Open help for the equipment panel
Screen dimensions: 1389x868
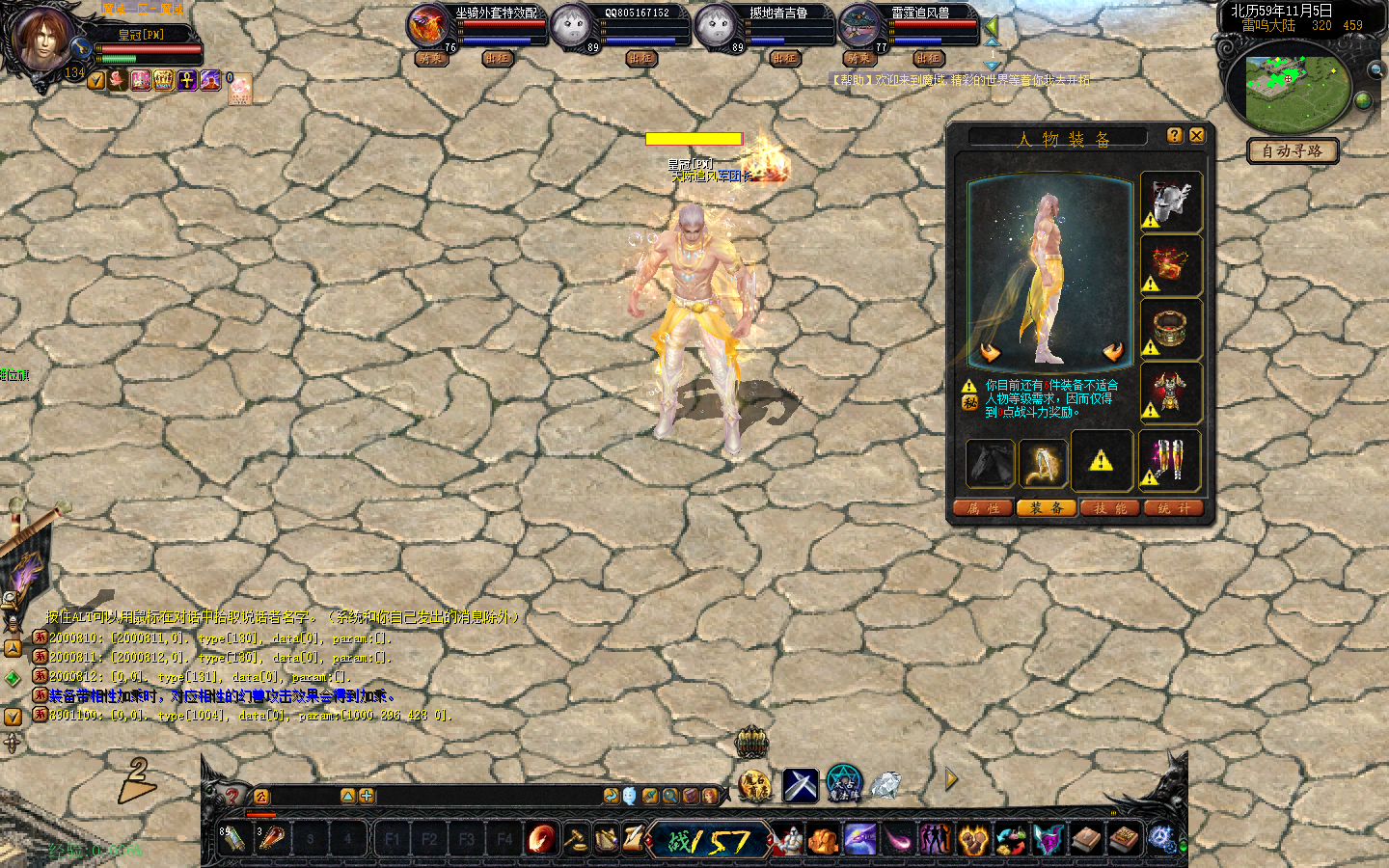coord(1174,136)
